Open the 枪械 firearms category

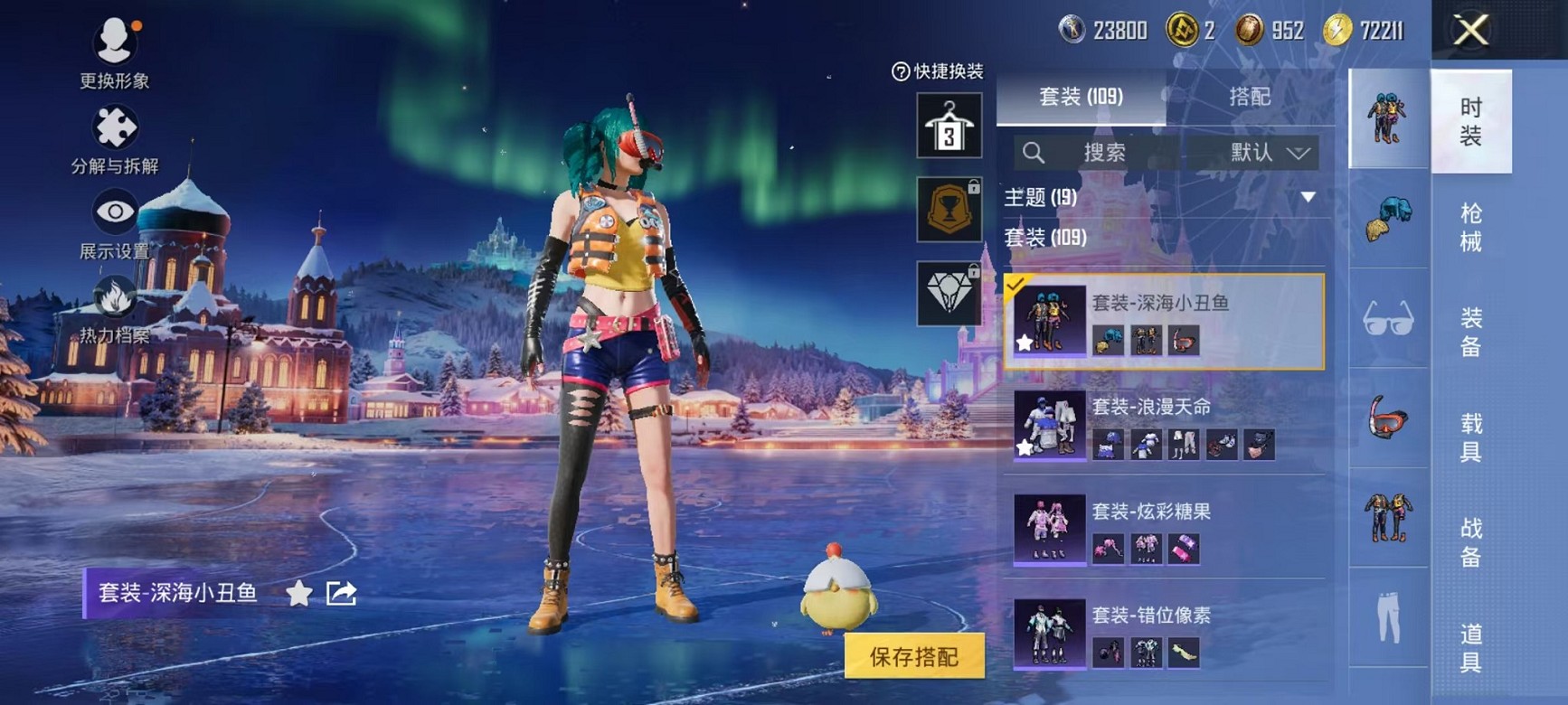1470,227
